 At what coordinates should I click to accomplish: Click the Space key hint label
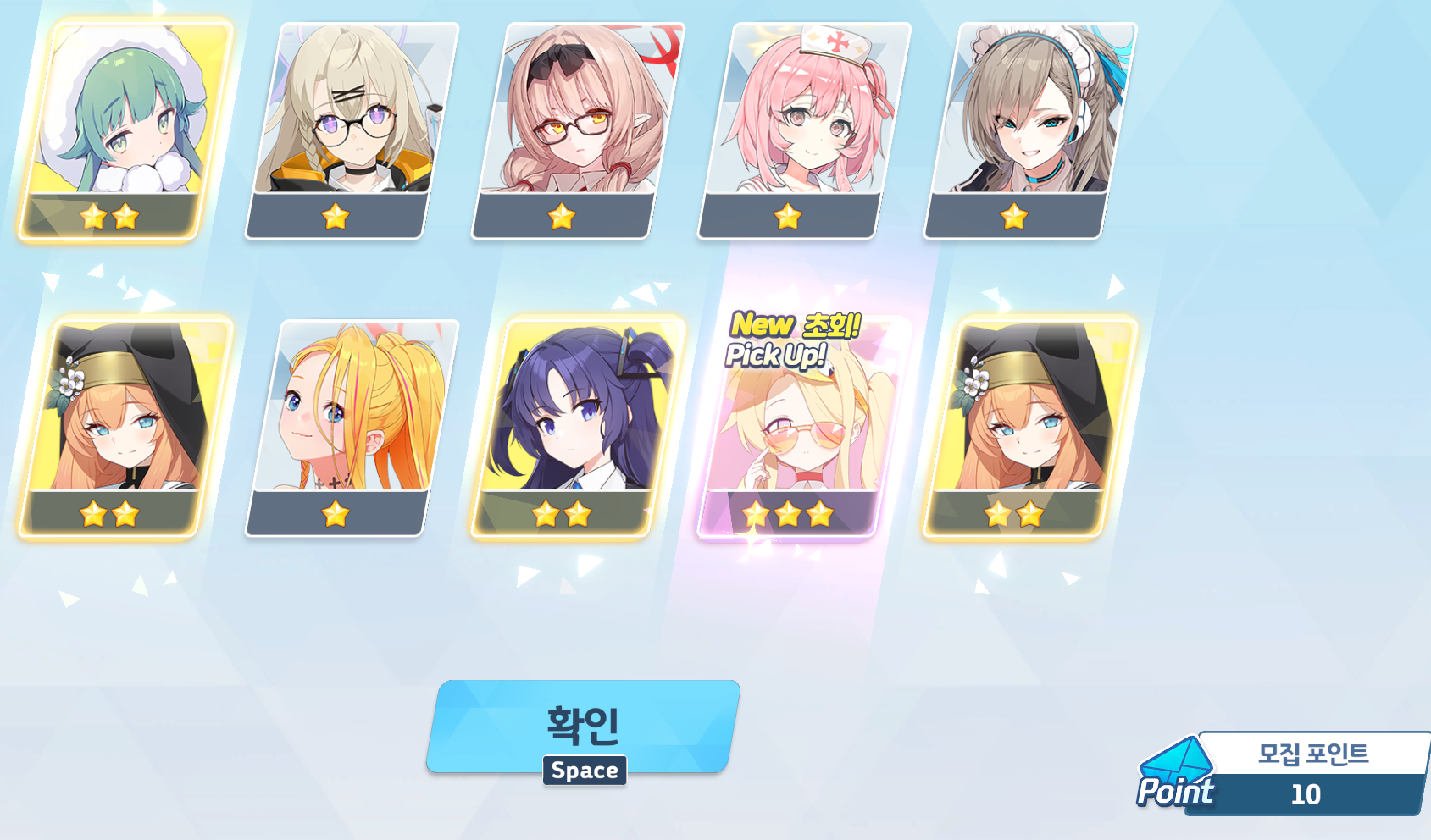[583, 771]
